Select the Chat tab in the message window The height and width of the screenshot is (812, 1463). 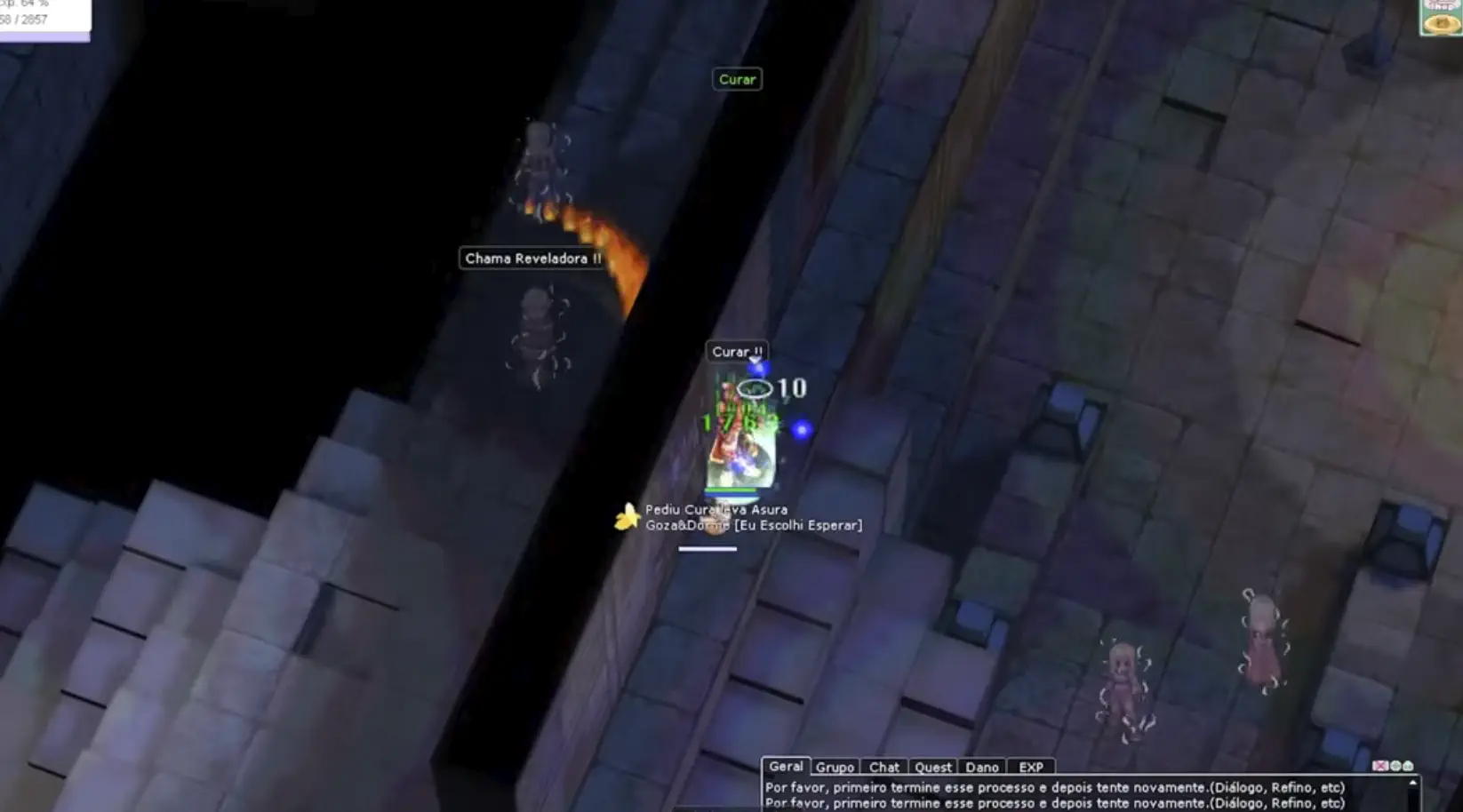point(884,767)
